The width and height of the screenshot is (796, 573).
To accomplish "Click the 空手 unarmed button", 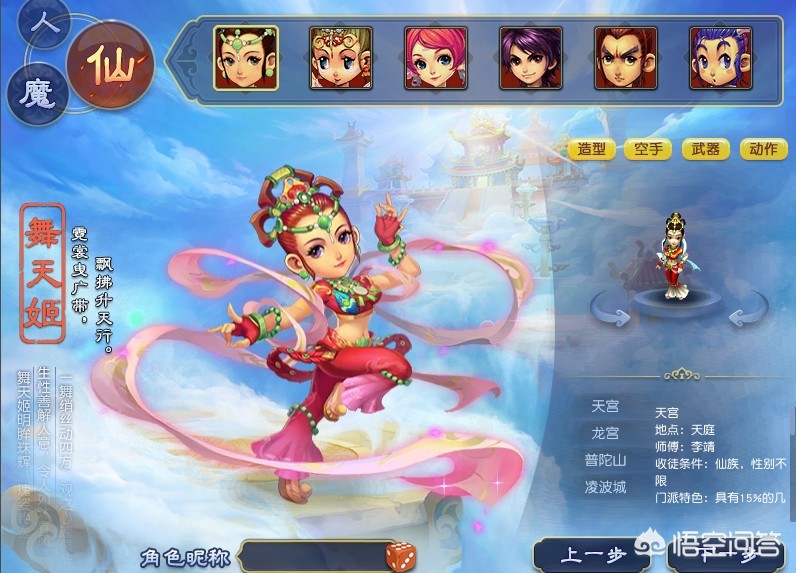I will tap(647, 149).
